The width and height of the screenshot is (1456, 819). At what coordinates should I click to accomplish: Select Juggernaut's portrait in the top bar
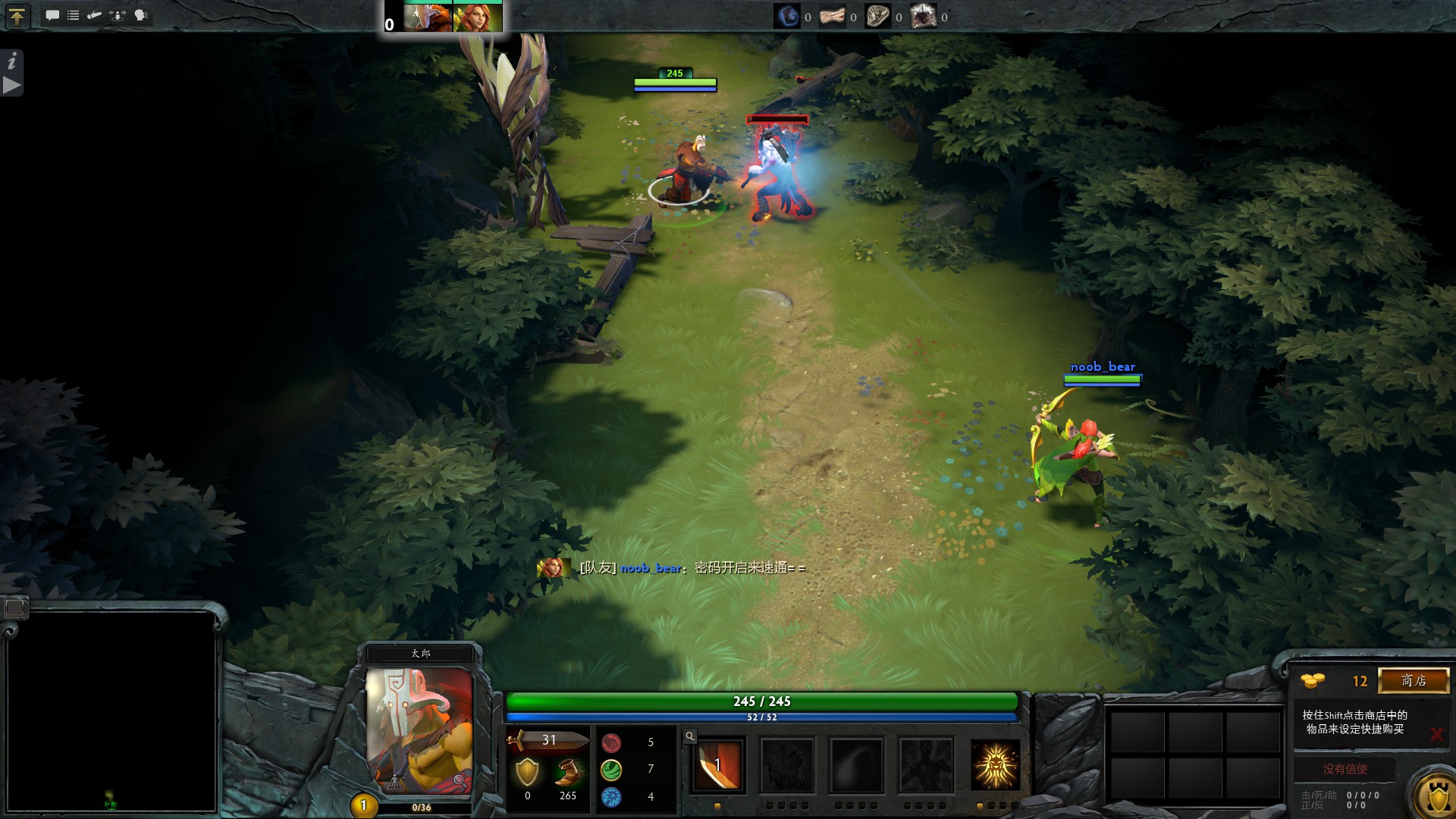[428, 17]
